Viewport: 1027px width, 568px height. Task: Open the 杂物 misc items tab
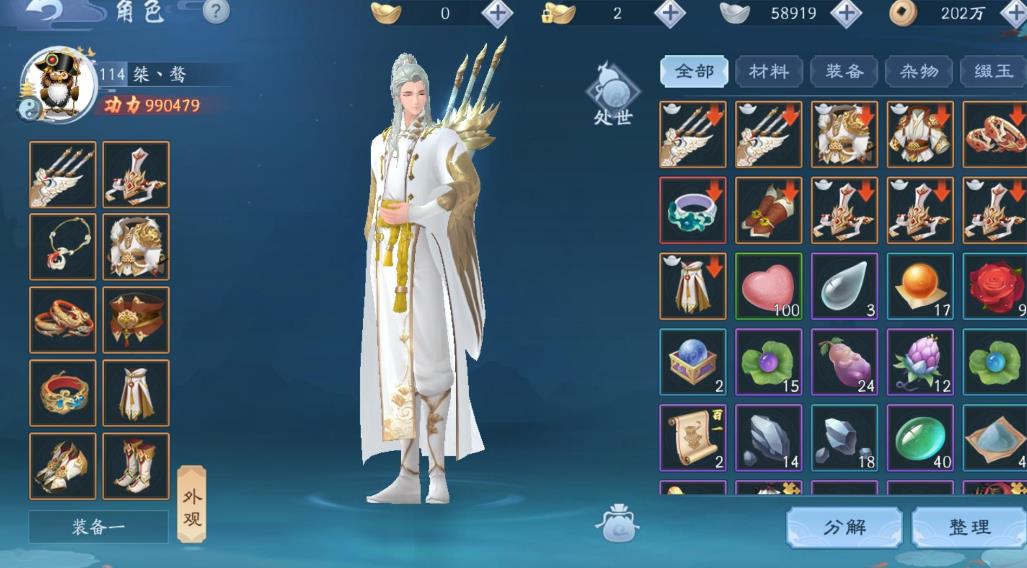(919, 72)
